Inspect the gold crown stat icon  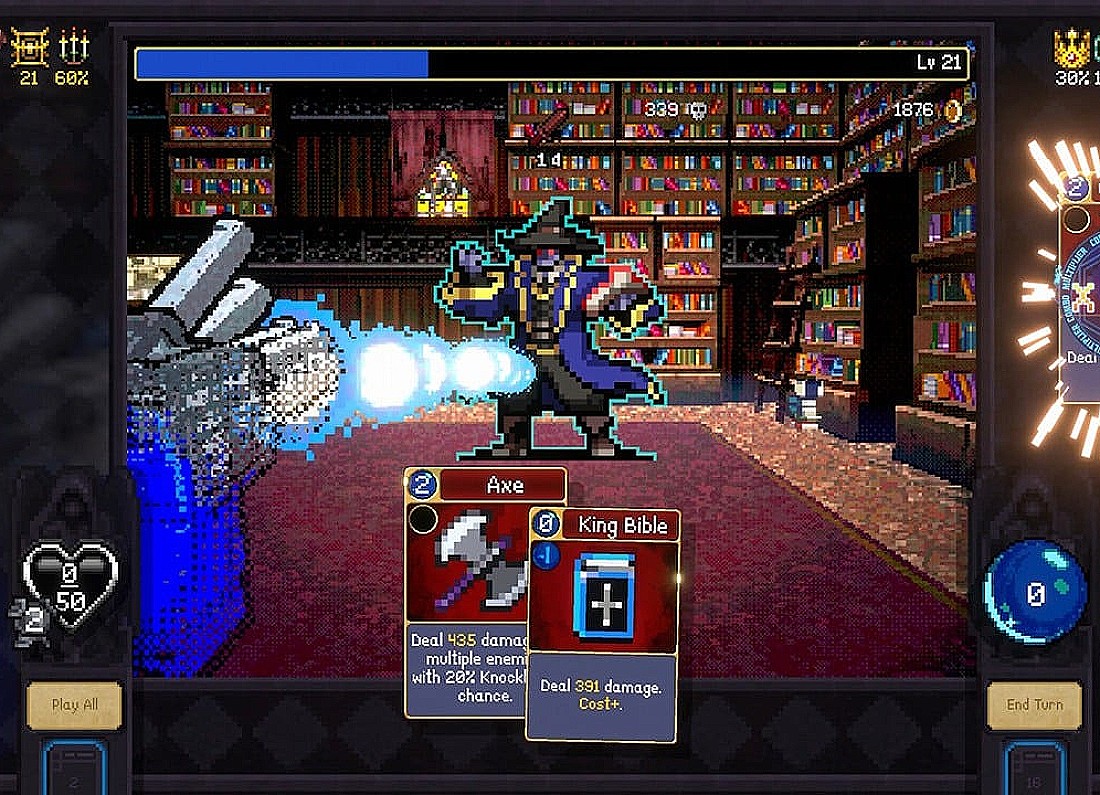1071,47
